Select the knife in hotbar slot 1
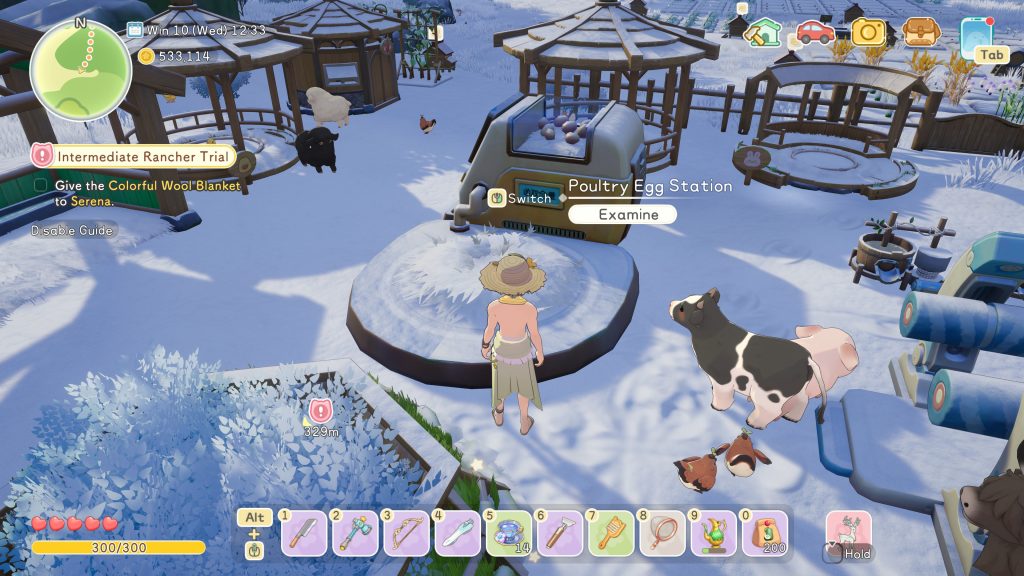Viewport: 1024px width, 576px height. coord(303,533)
